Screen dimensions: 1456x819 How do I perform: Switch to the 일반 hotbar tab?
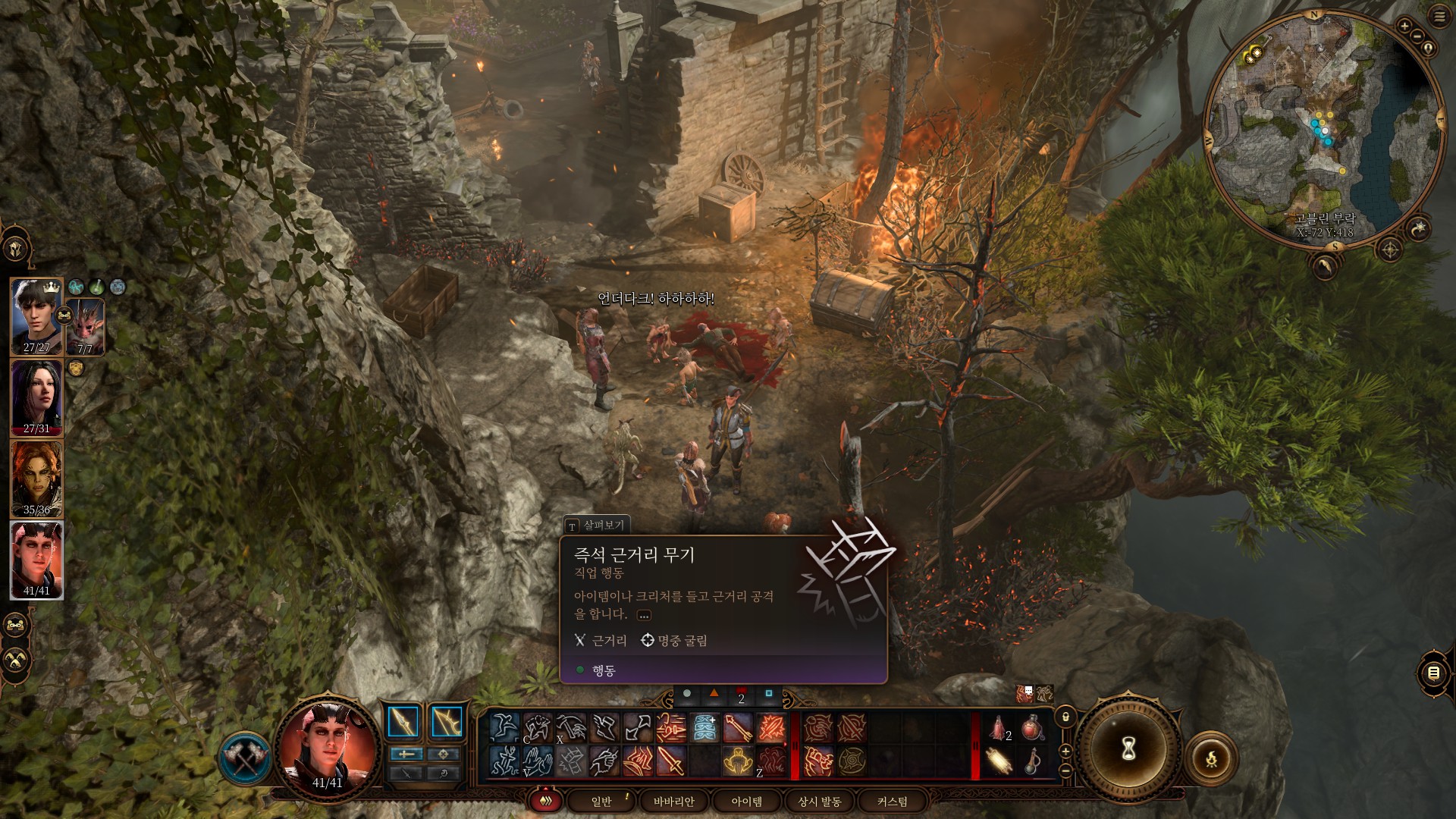(601, 801)
